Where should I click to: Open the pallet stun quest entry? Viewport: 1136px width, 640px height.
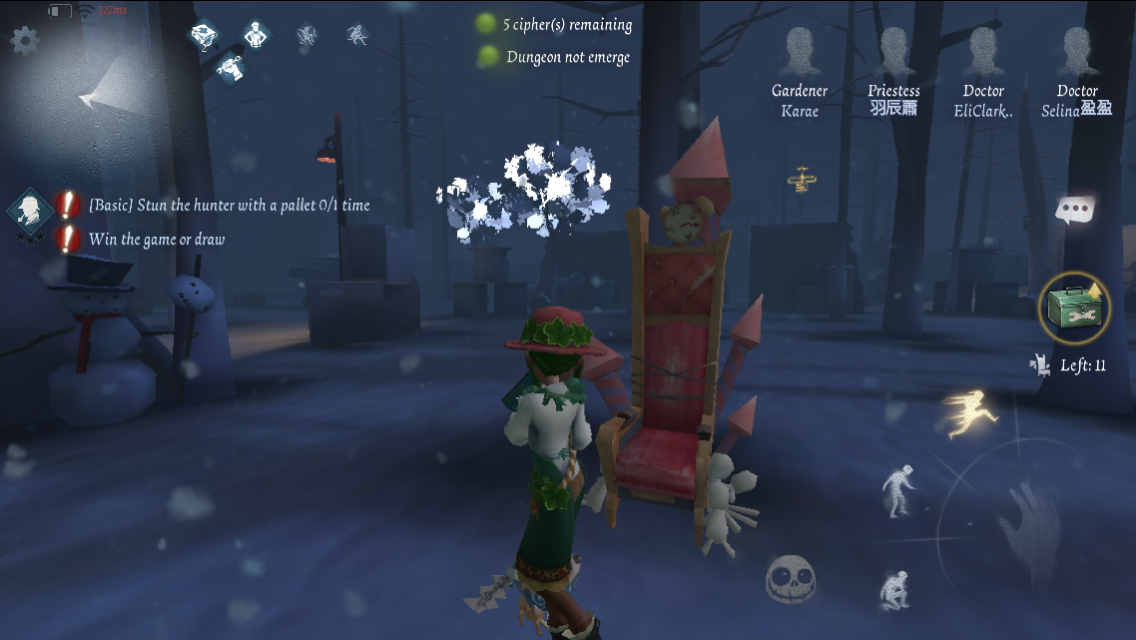229,205
